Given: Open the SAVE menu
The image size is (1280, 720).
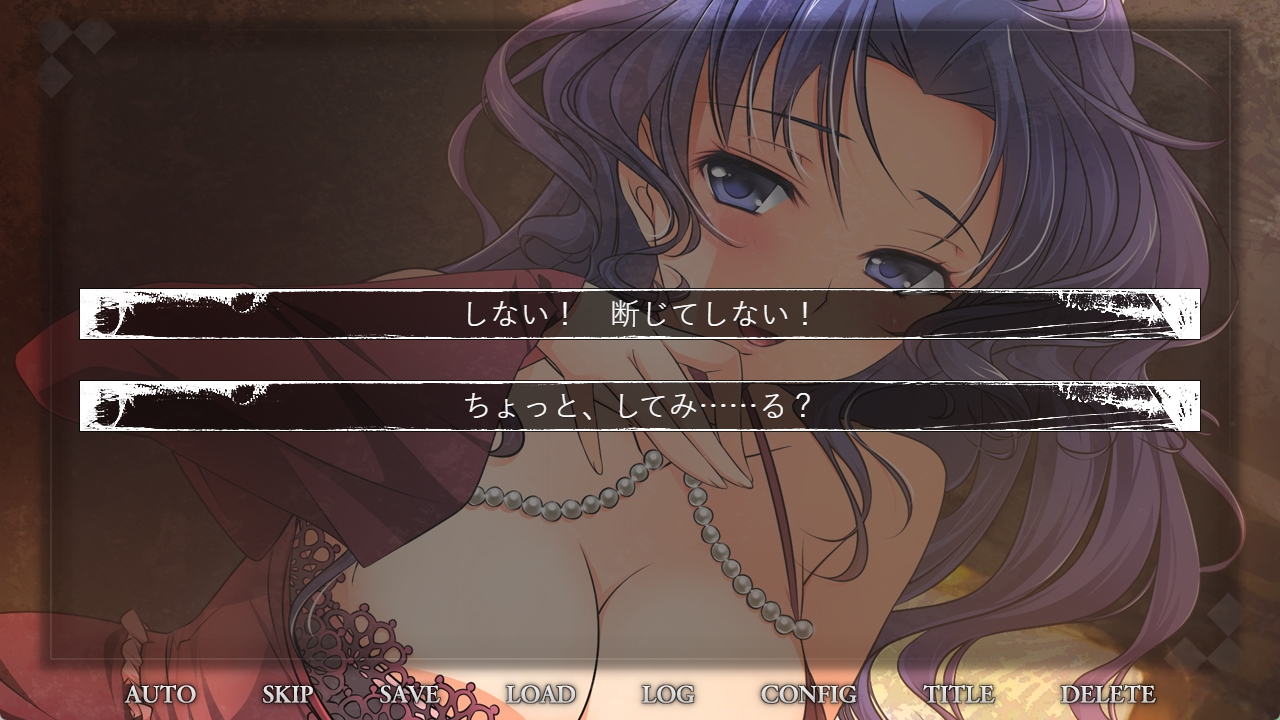Looking at the screenshot, I should [x=409, y=694].
